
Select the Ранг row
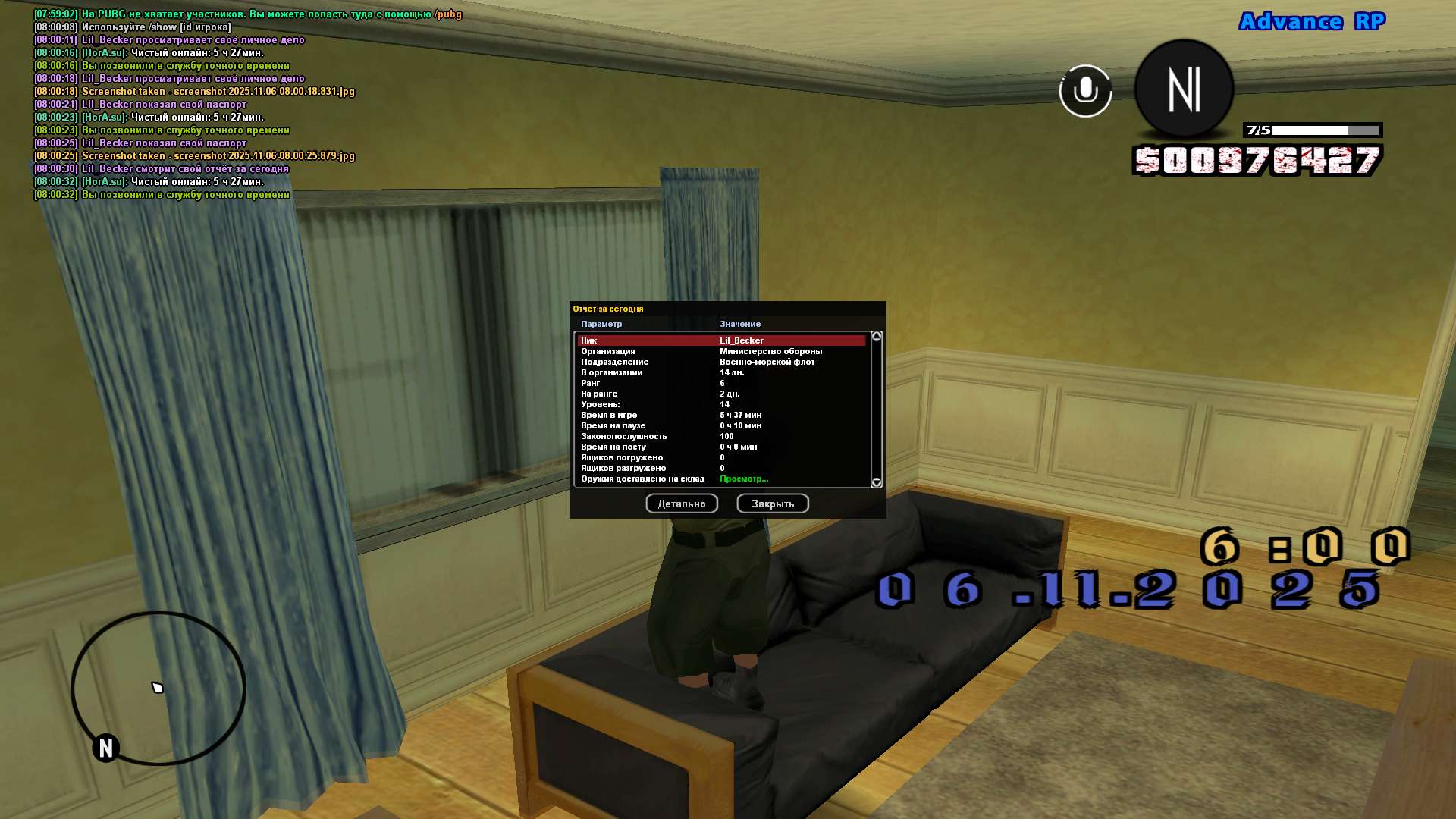(x=720, y=383)
